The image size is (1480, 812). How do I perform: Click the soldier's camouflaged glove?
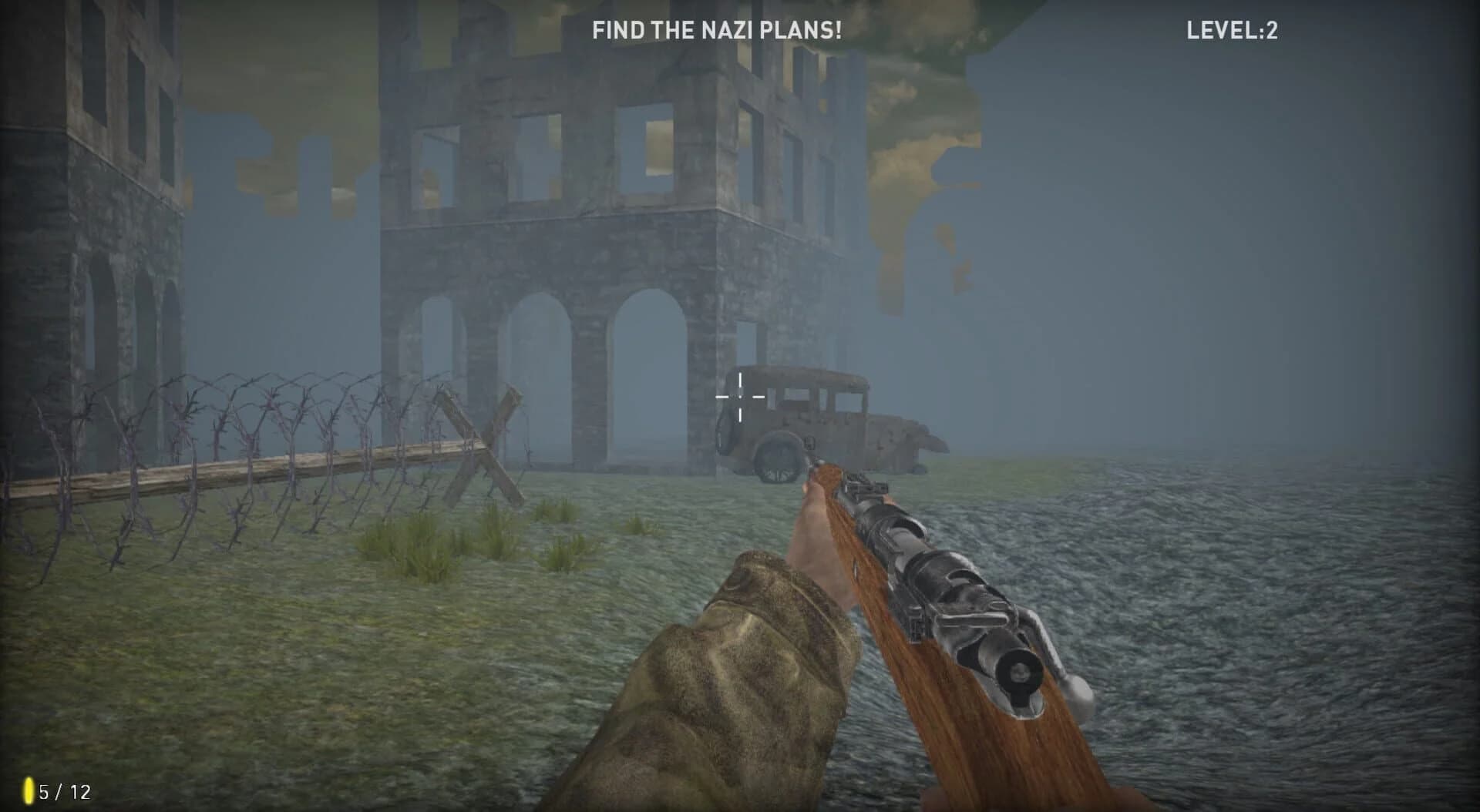pos(732,663)
